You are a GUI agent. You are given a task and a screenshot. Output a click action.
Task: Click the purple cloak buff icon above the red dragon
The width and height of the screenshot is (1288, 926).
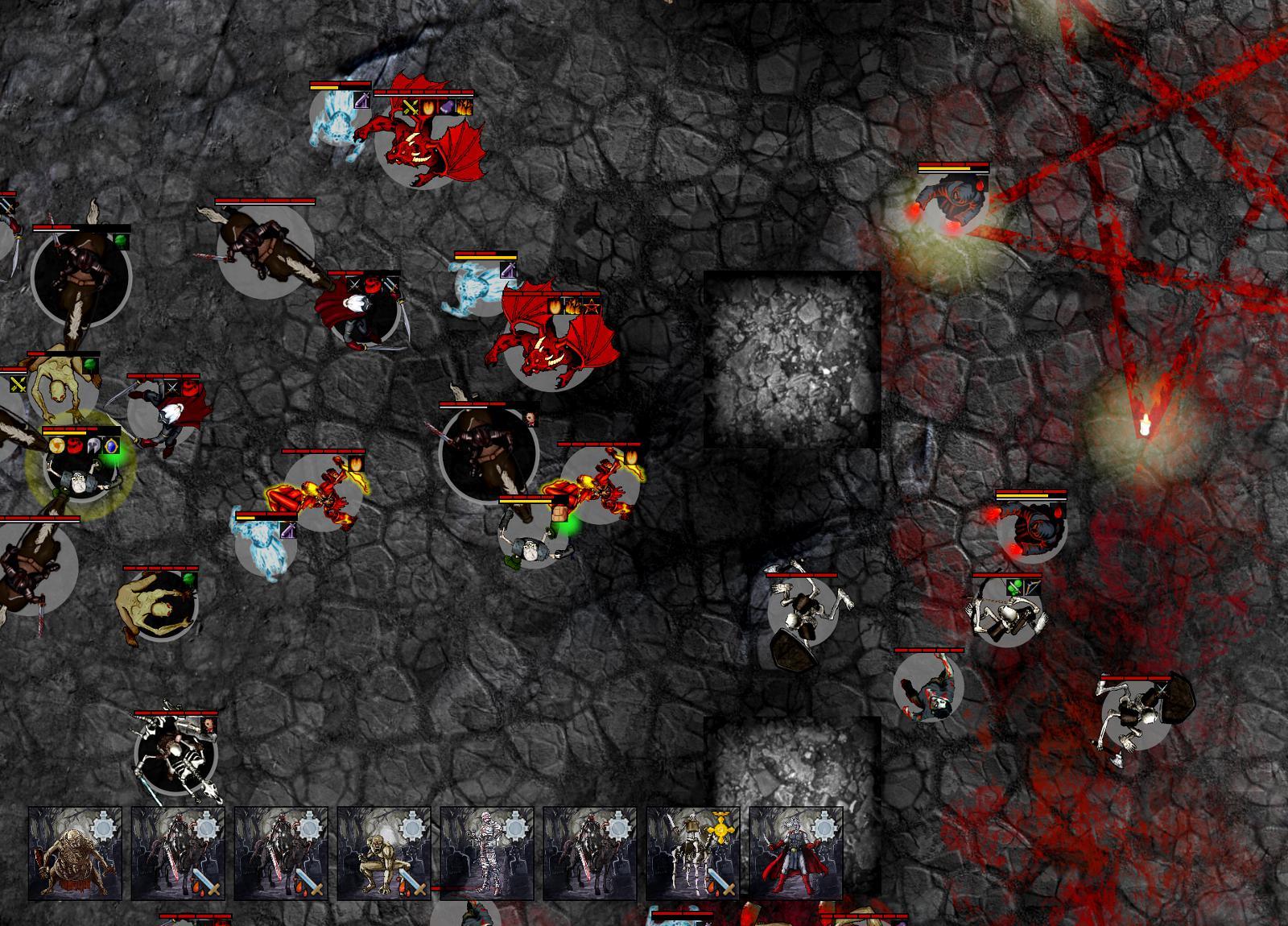pos(447,106)
